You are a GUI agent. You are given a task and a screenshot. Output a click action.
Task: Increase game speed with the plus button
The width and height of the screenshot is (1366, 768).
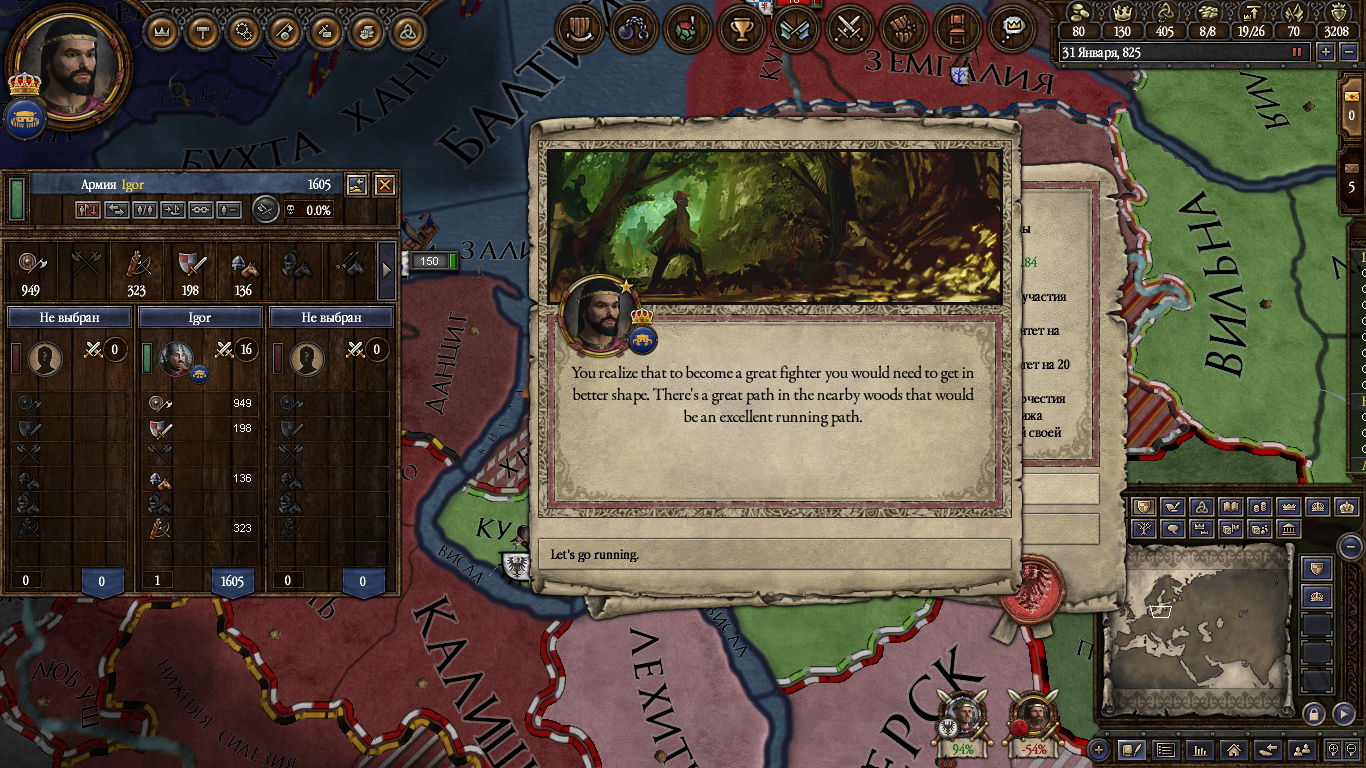pyautogui.click(x=1326, y=52)
